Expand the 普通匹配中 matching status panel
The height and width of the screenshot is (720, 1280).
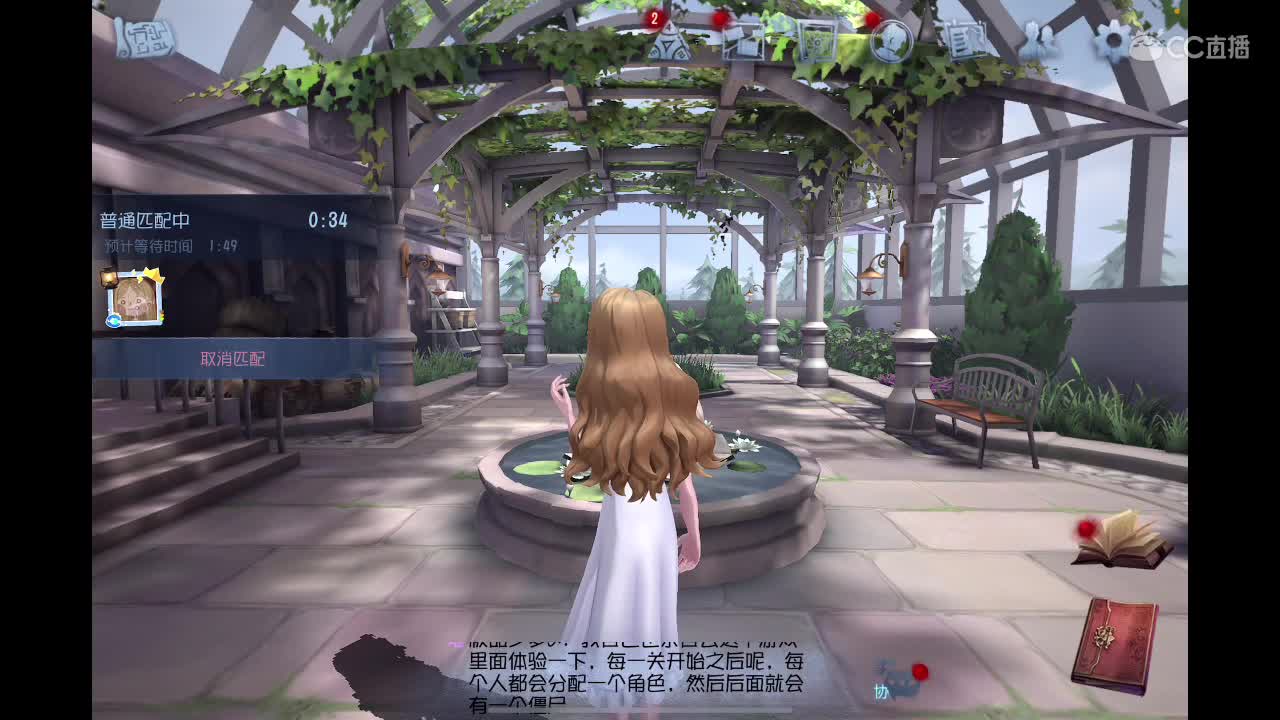pos(147,219)
